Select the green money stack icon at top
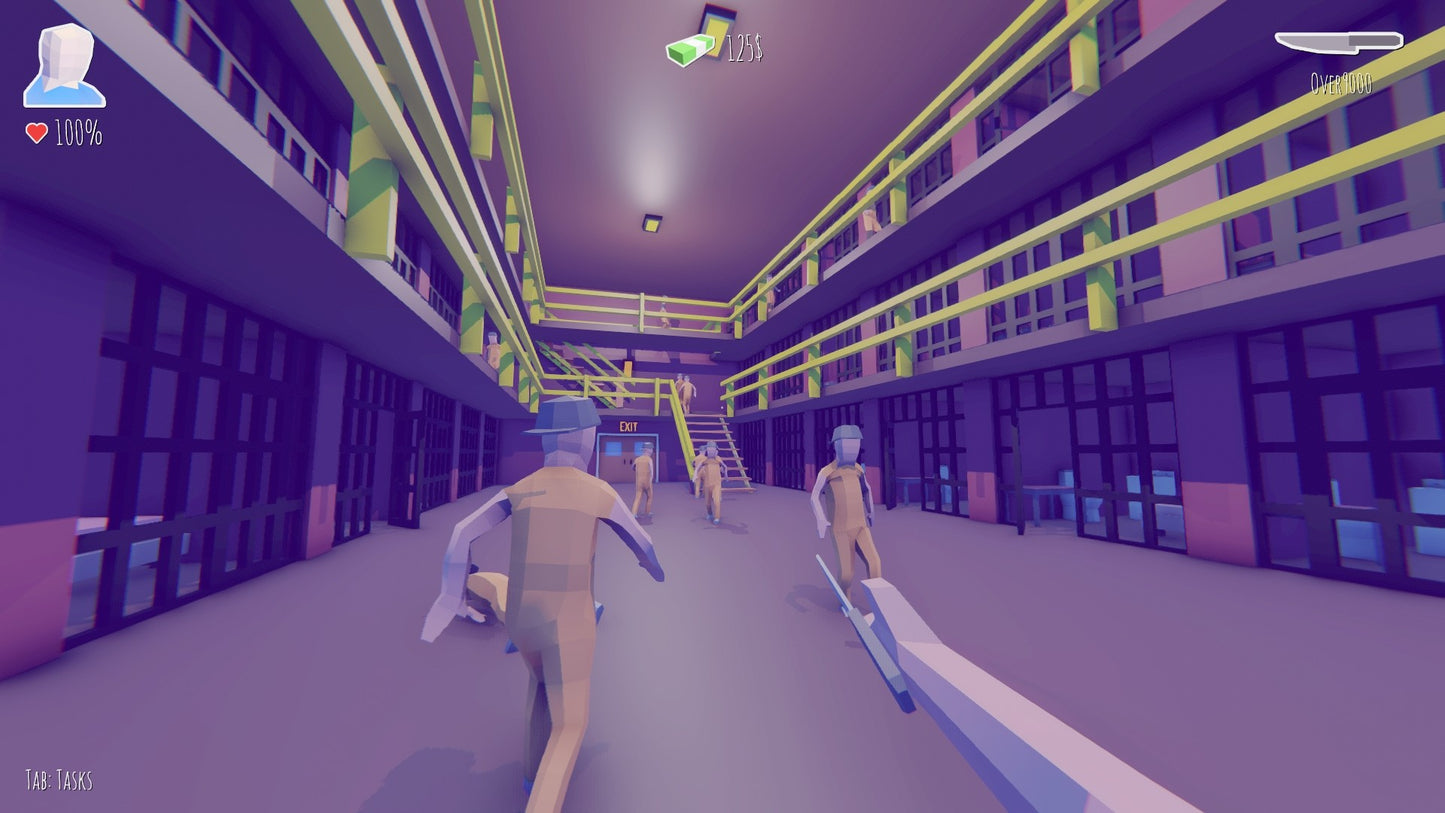The width and height of the screenshot is (1445, 813). 692,47
